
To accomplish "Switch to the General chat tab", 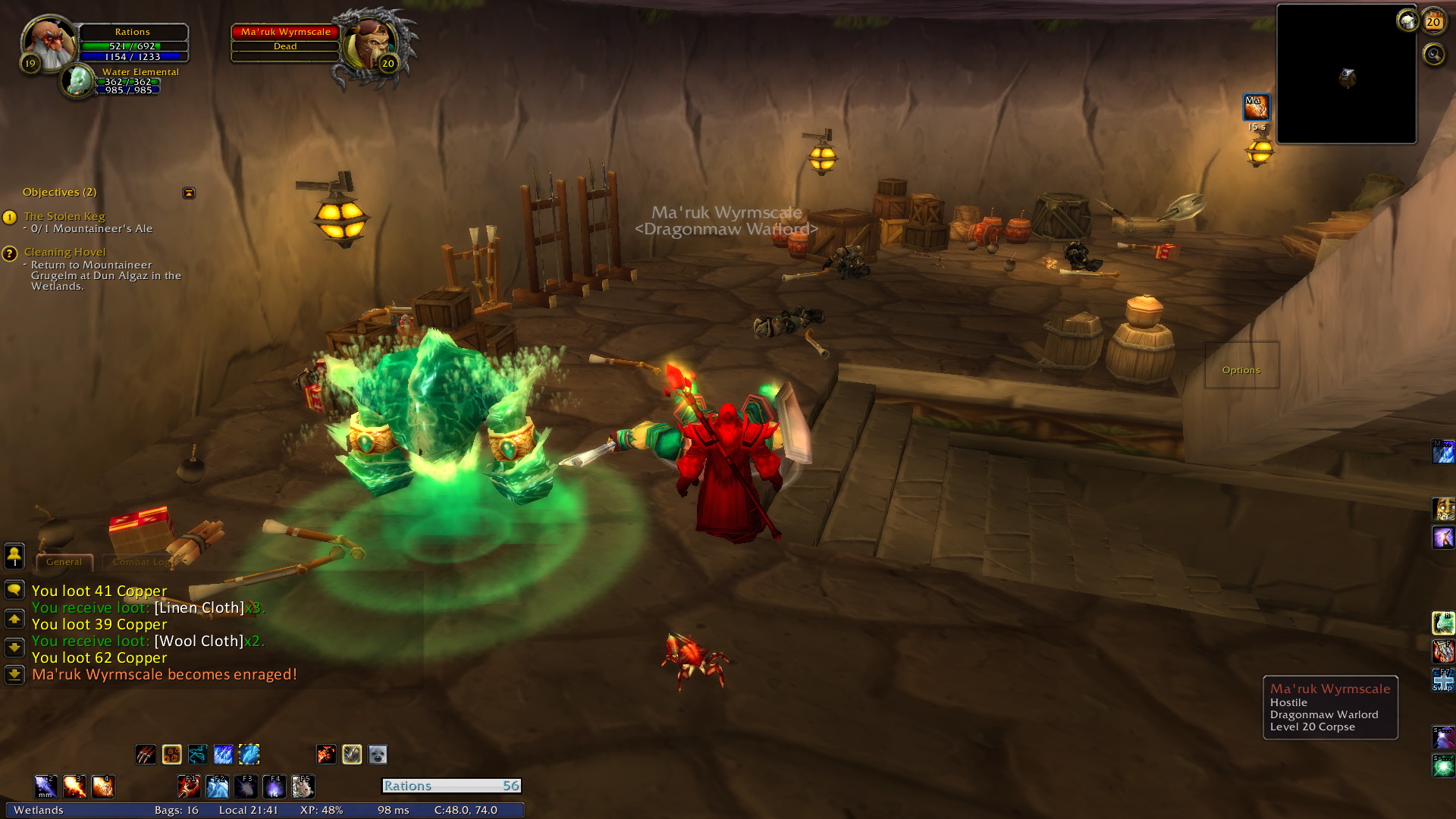I will tap(64, 562).
